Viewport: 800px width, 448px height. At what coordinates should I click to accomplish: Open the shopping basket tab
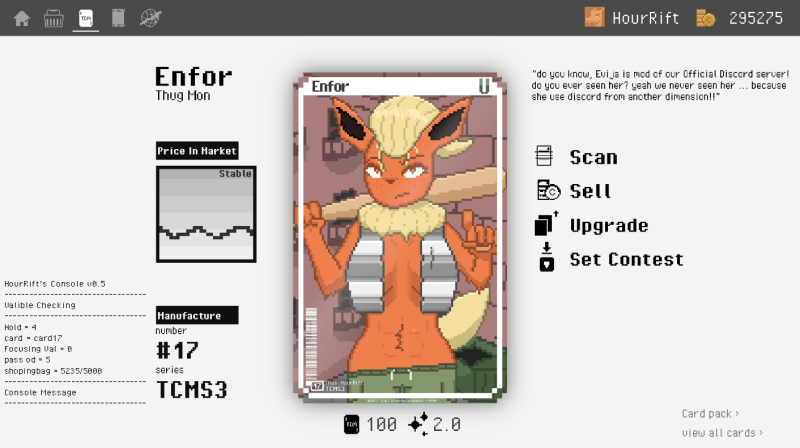coord(54,18)
